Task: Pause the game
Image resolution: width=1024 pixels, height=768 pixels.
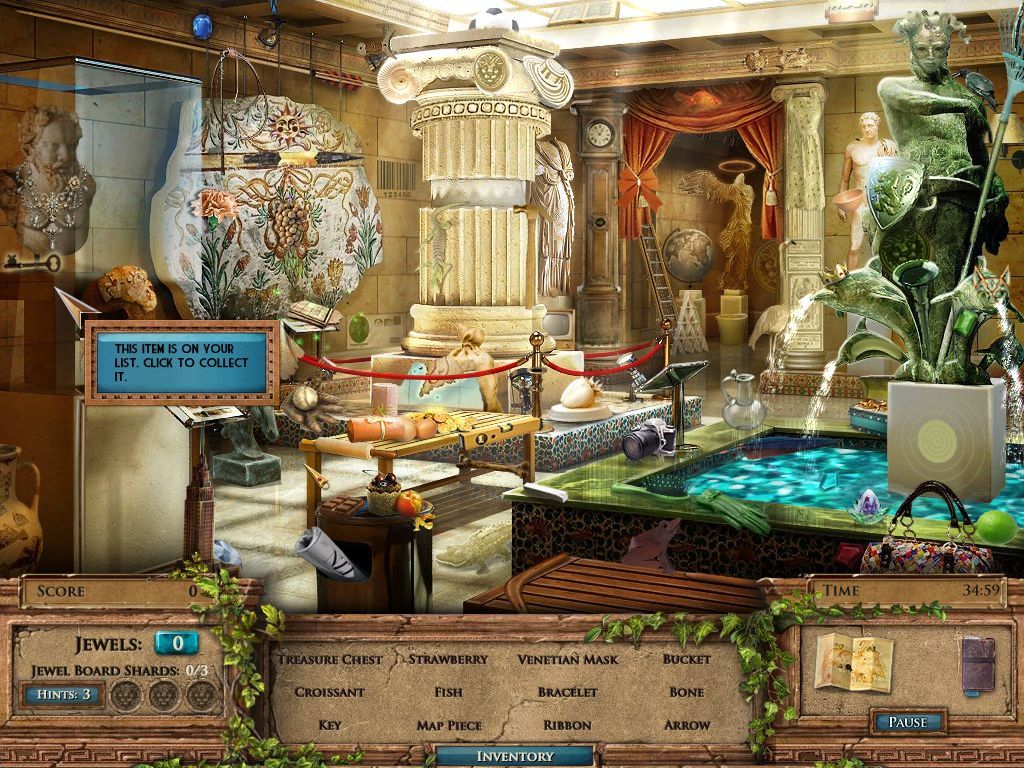Action: click(908, 722)
